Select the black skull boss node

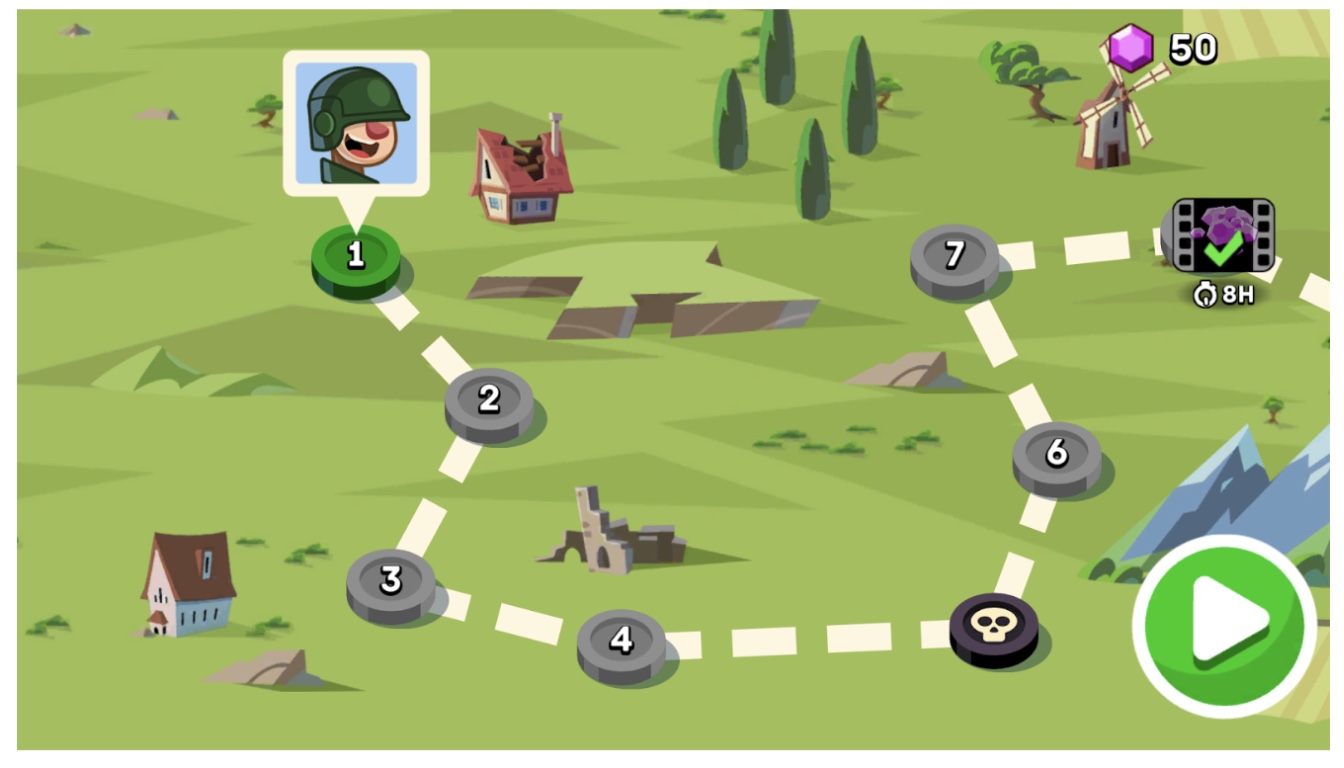(993, 627)
